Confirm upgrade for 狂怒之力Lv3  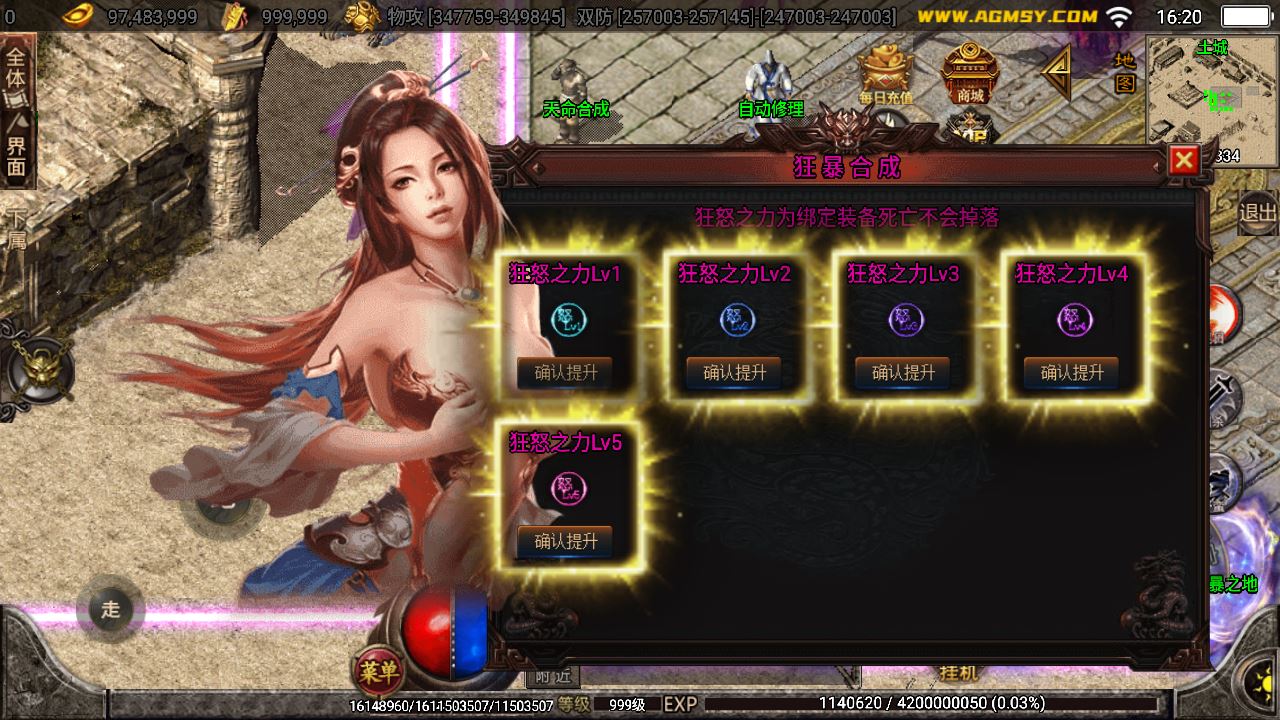(x=903, y=373)
